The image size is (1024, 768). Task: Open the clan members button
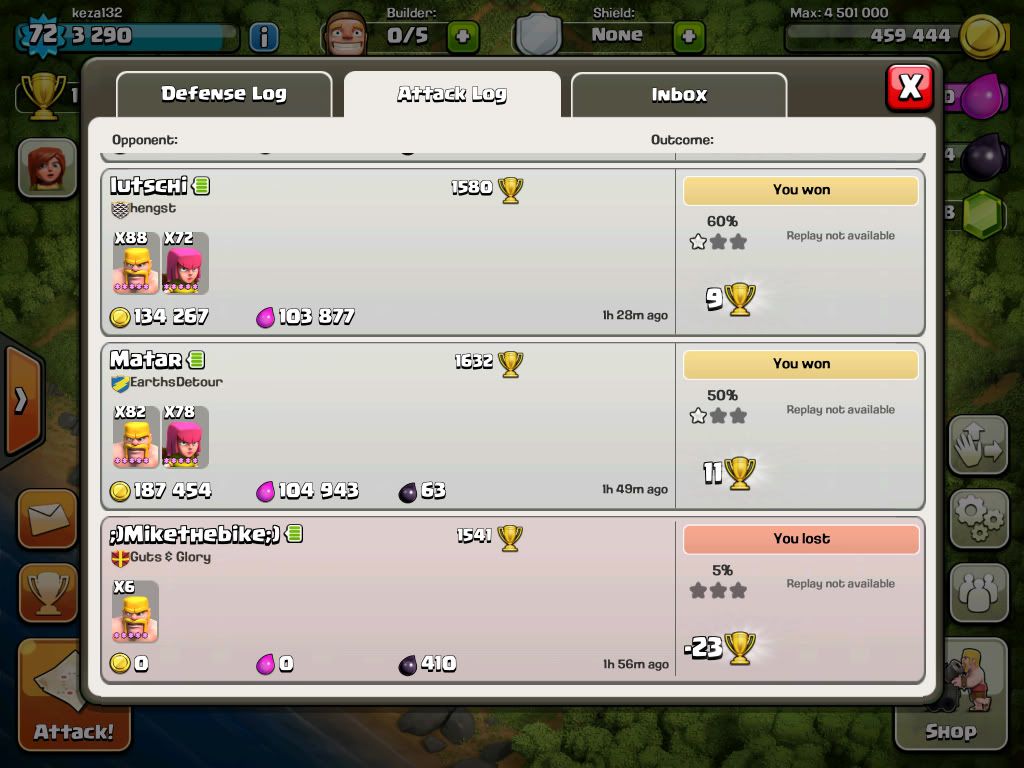pyautogui.click(x=978, y=593)
